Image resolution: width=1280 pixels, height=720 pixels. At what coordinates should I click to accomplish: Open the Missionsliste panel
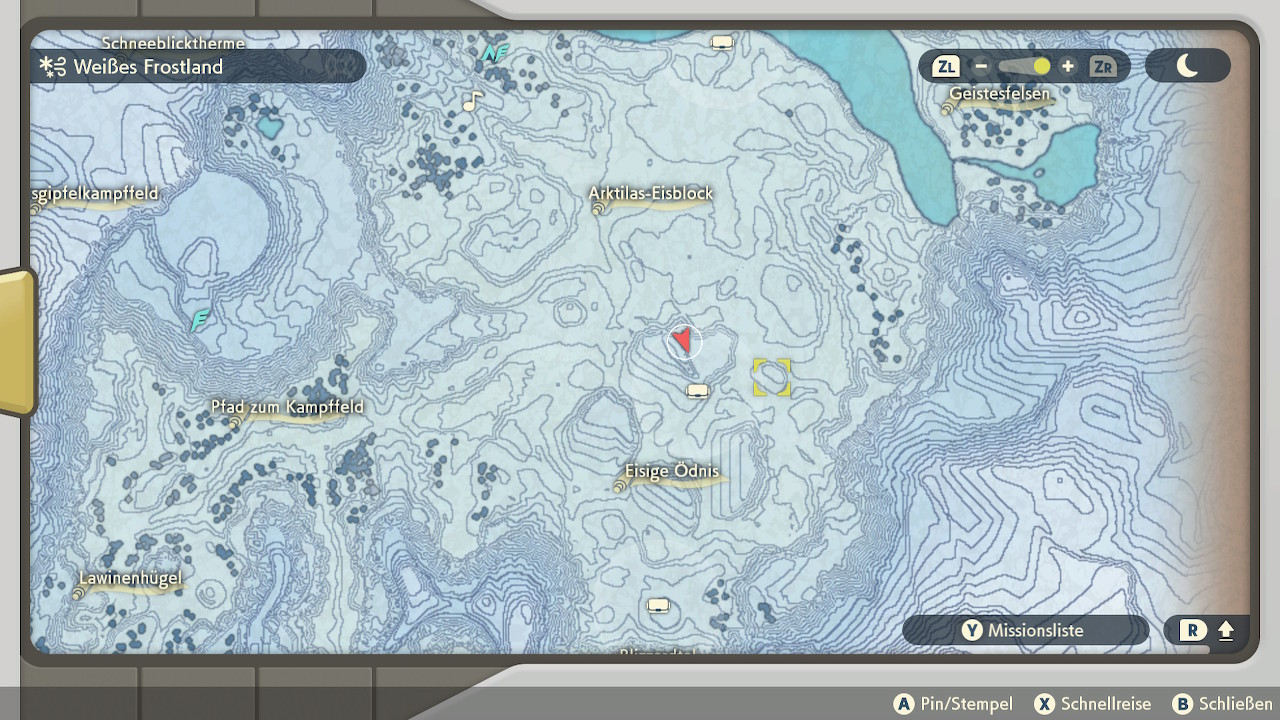click(1024, 631)
